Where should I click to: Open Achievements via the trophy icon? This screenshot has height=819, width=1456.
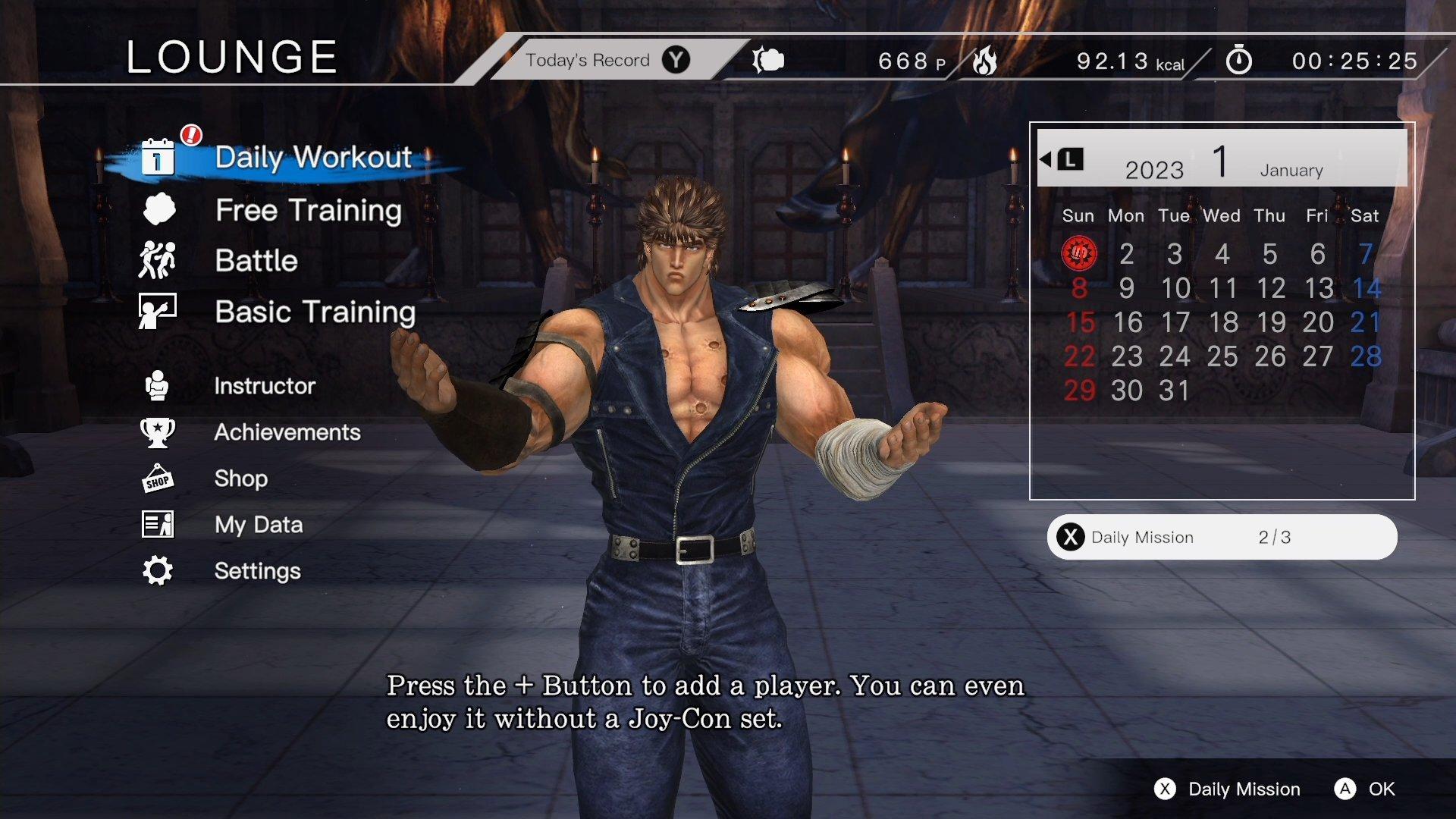click(157, 432)
